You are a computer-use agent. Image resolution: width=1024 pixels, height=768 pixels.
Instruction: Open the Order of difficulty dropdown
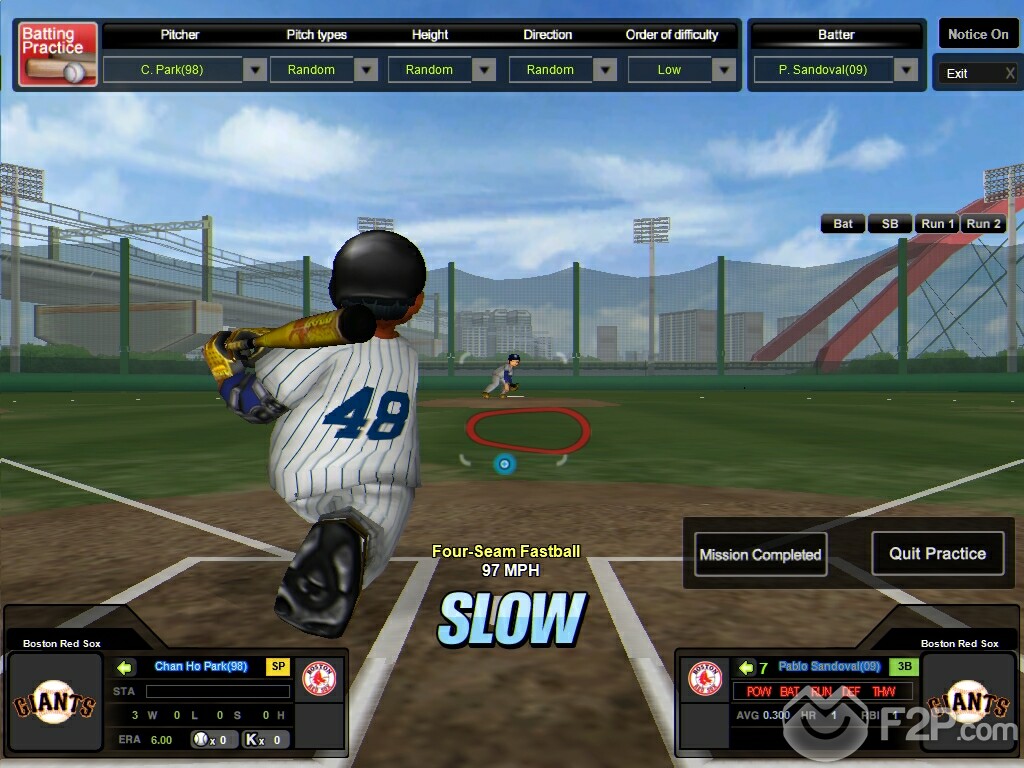(x=724, y=70)
